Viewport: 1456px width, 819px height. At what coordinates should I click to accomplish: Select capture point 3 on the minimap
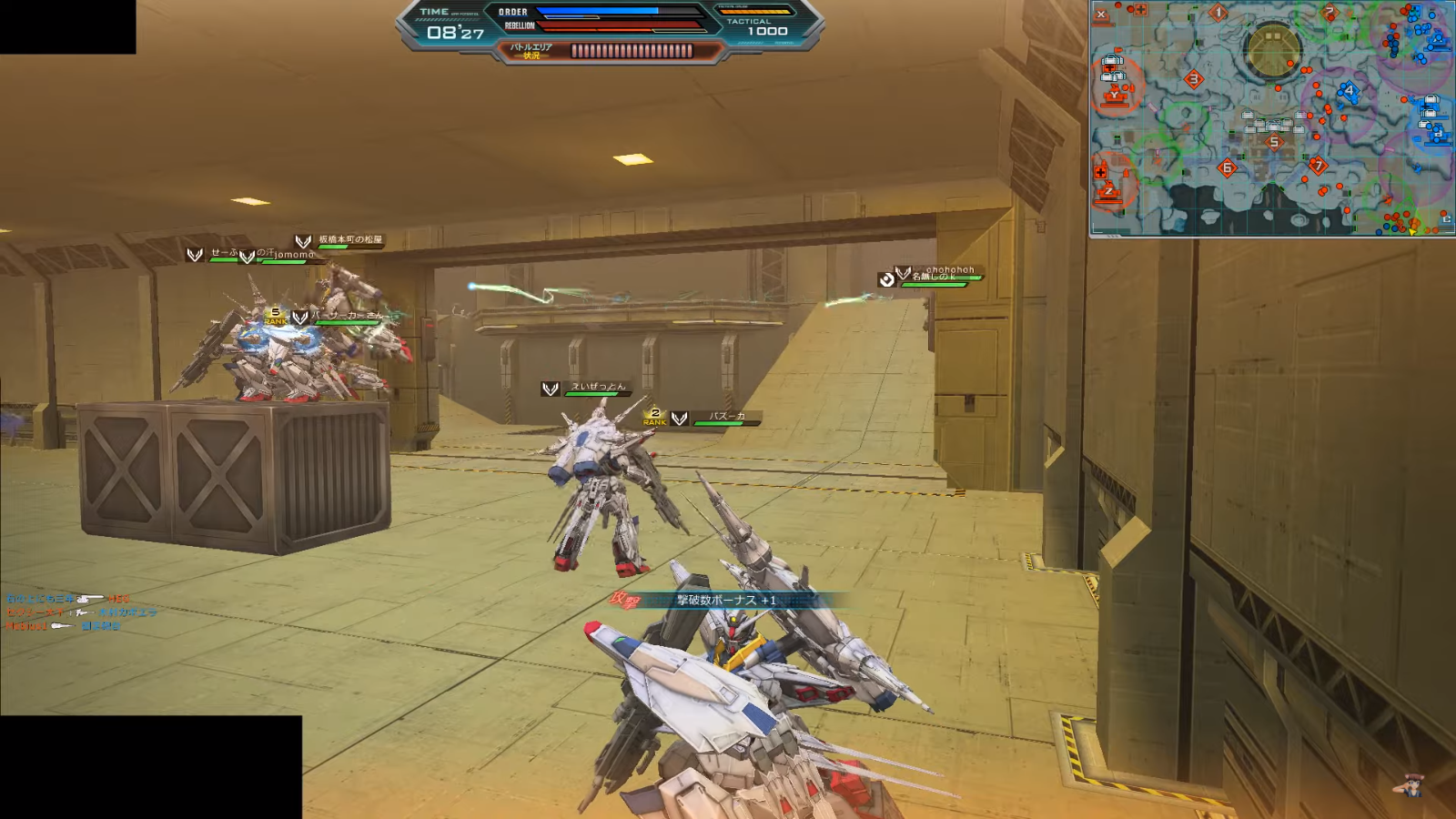pyautogui.click(x=1194, y=80)
